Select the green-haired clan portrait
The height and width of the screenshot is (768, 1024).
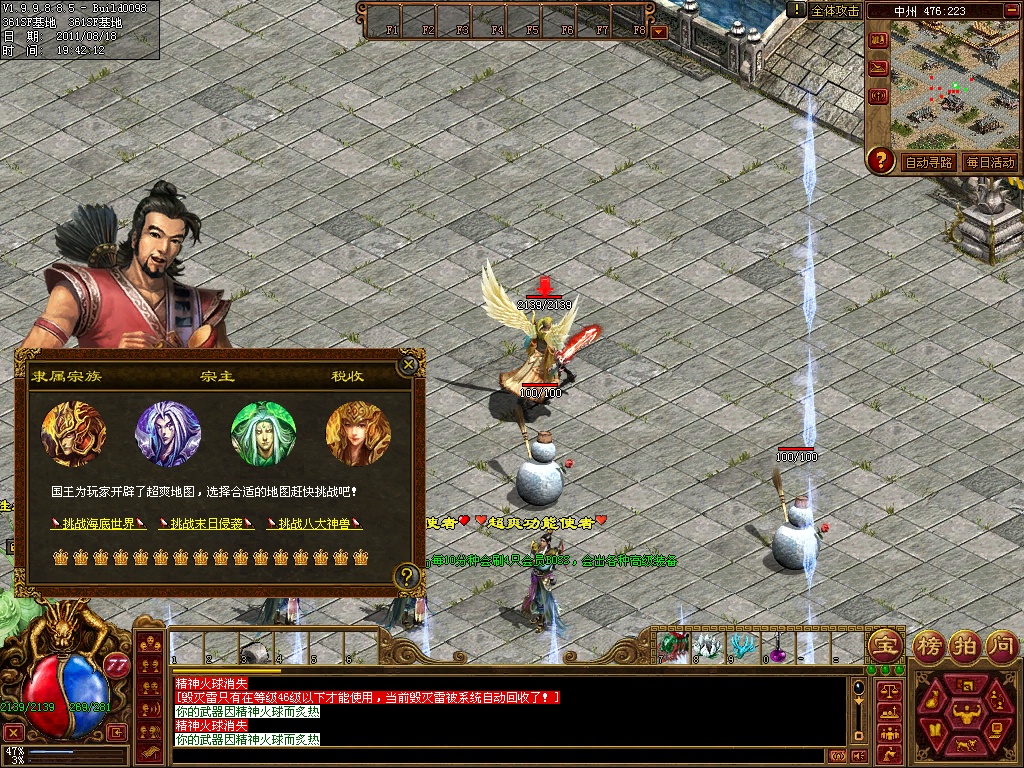tap(264, 434)
